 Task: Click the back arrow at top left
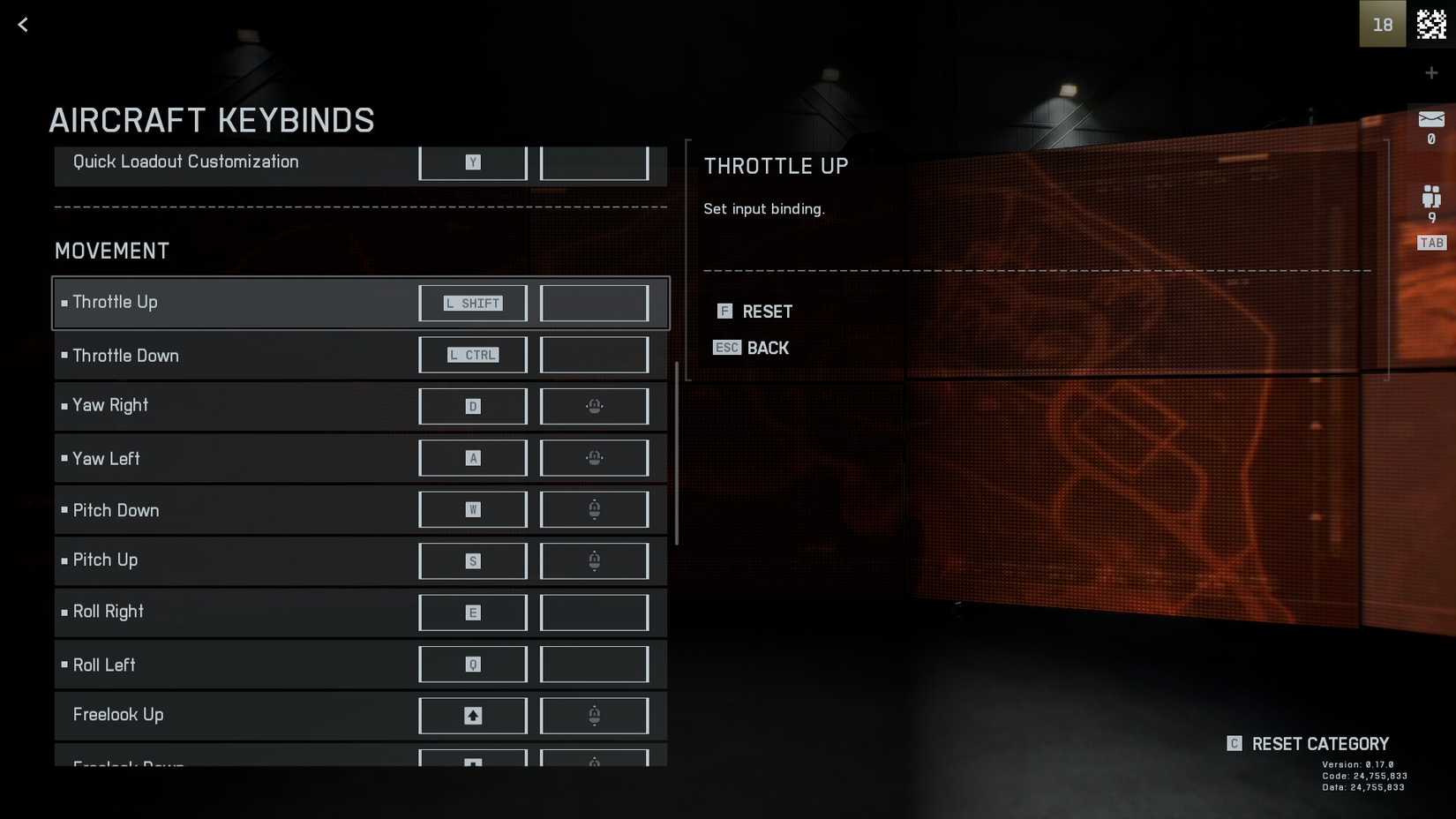[x=22, y=24]
